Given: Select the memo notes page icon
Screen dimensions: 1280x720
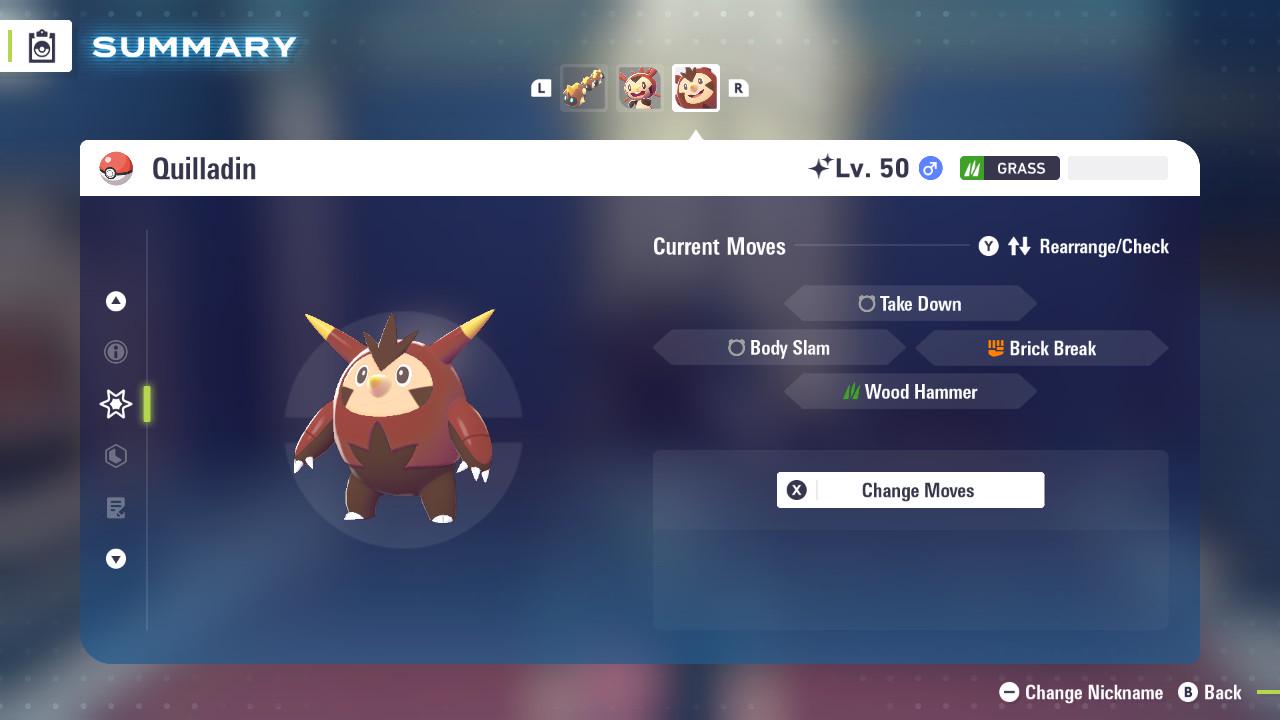Looking at the screenshot, I should tap(116, 507).
